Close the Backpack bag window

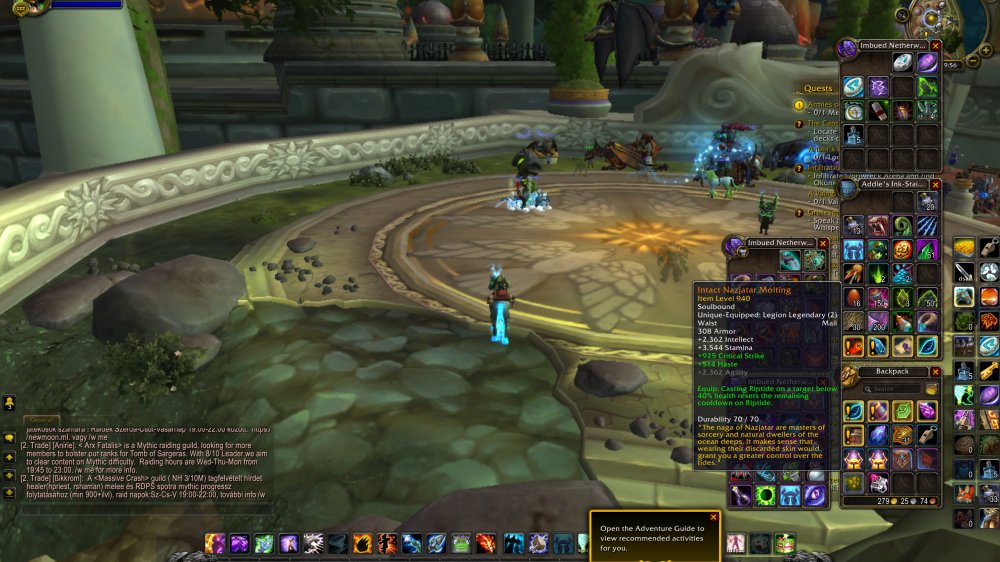click(935, 371)
